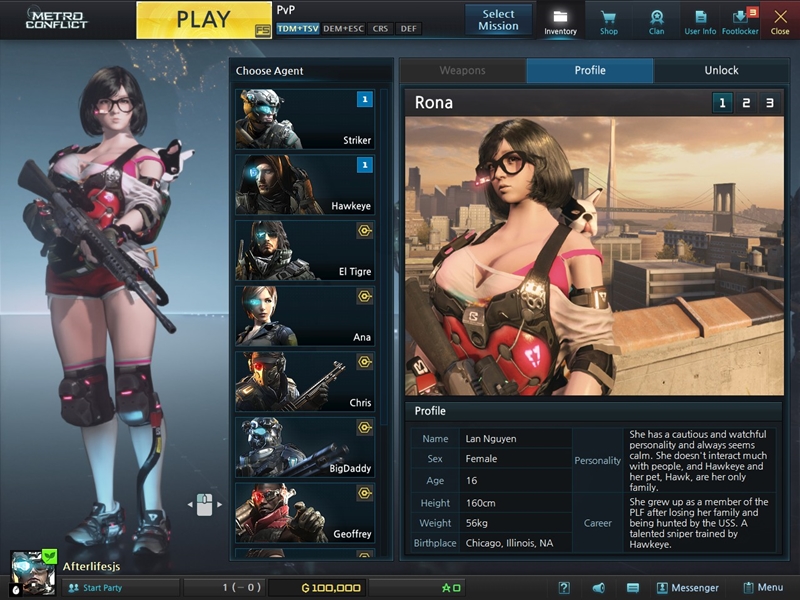Open the Clan page
The width and height of the screenshot is (800, 600).
tap(656, 21)
